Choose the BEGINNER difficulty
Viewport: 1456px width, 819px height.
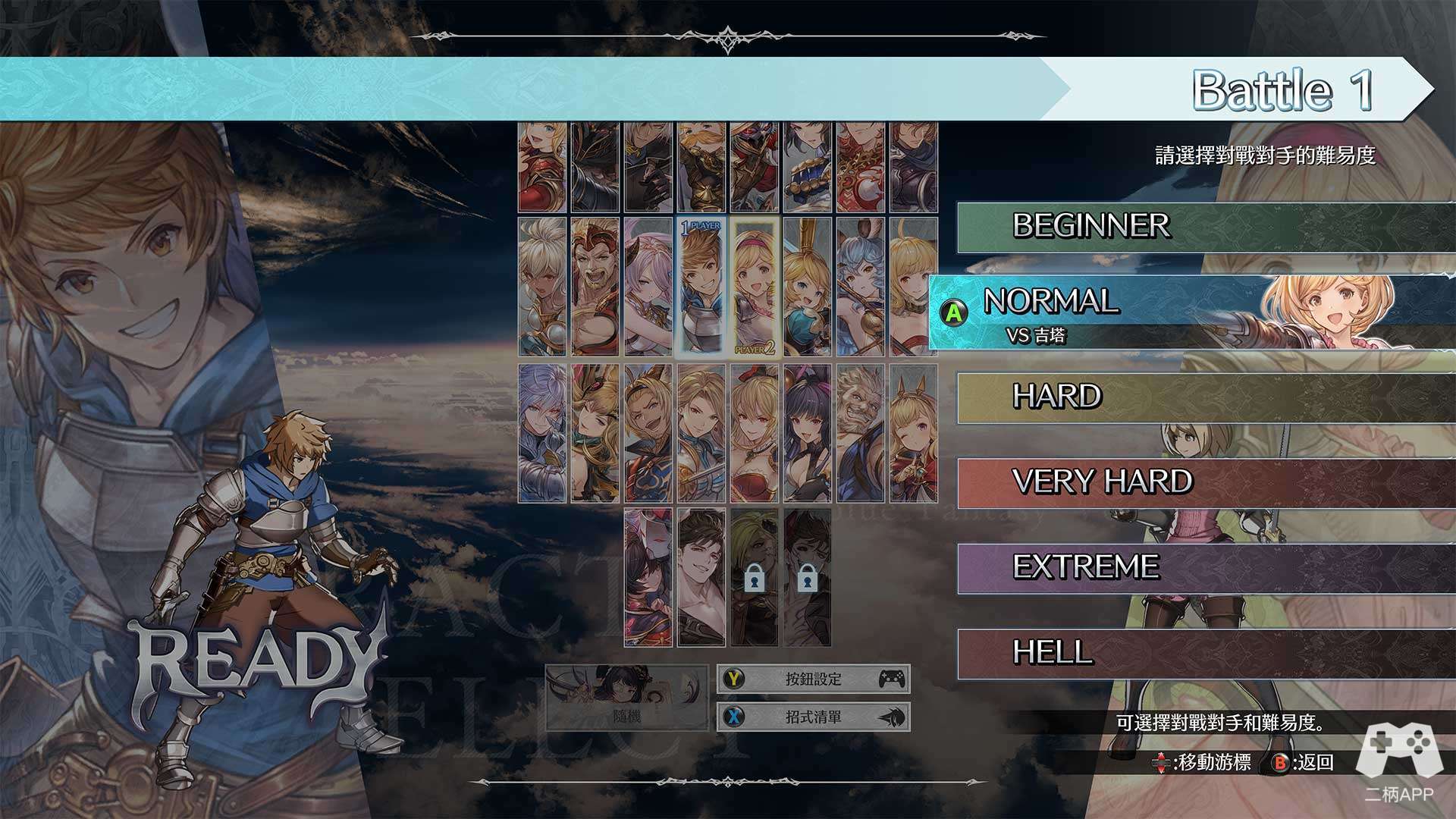tap(1206, 227)
